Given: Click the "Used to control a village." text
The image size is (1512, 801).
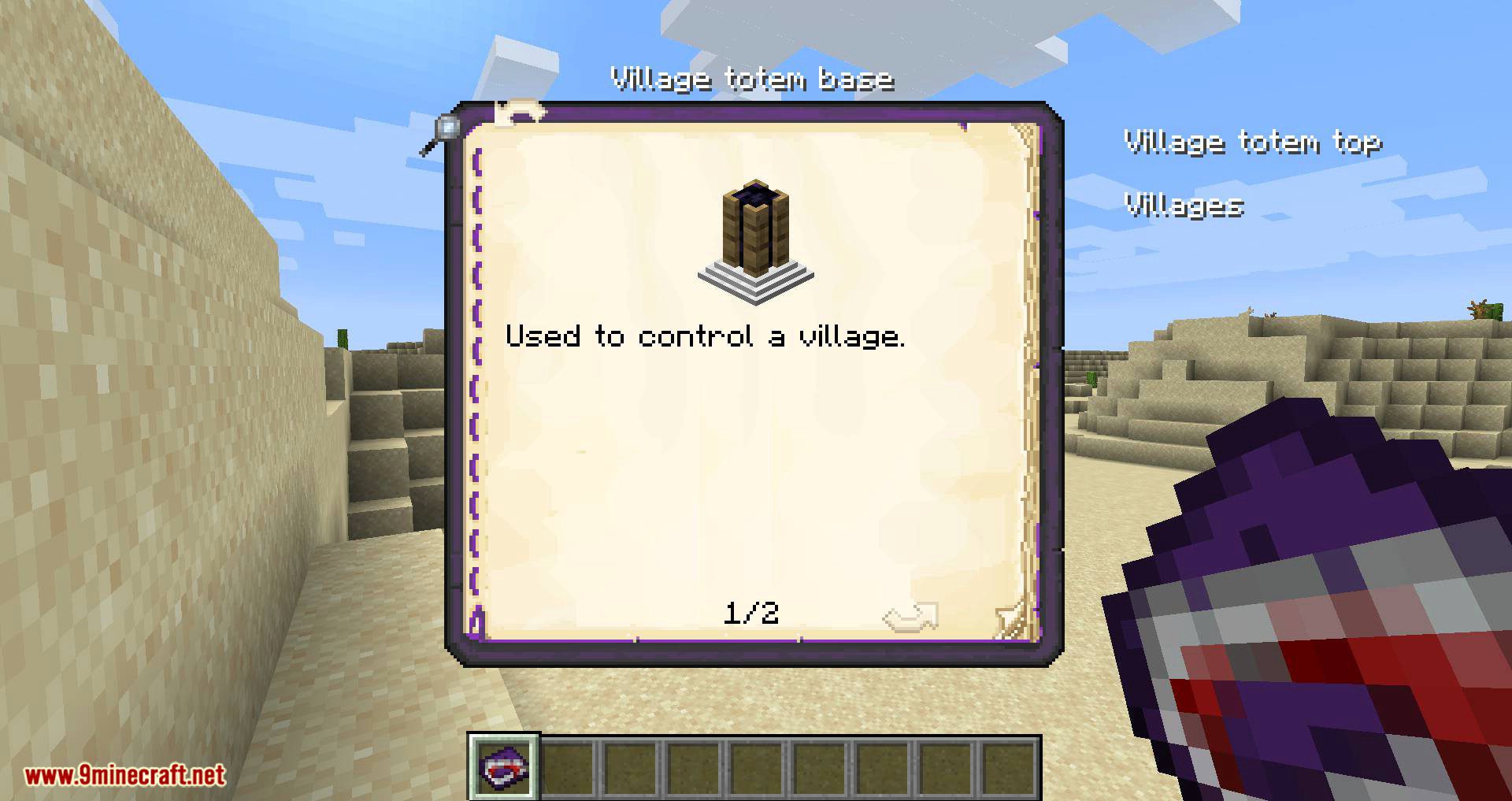Looking at the screenshot, I should coord(707,337).
